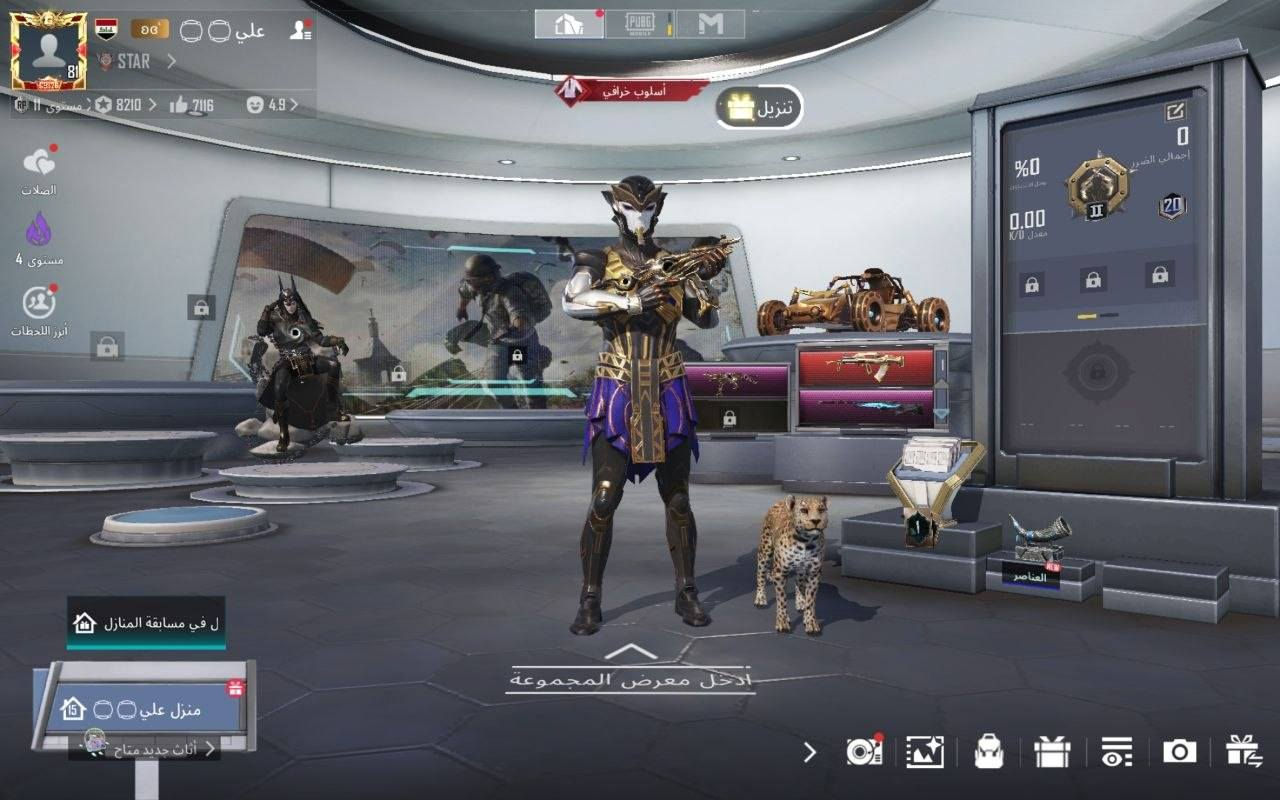
Task: Edit the stats panel via pencil icon
Action: [1175, 112]
